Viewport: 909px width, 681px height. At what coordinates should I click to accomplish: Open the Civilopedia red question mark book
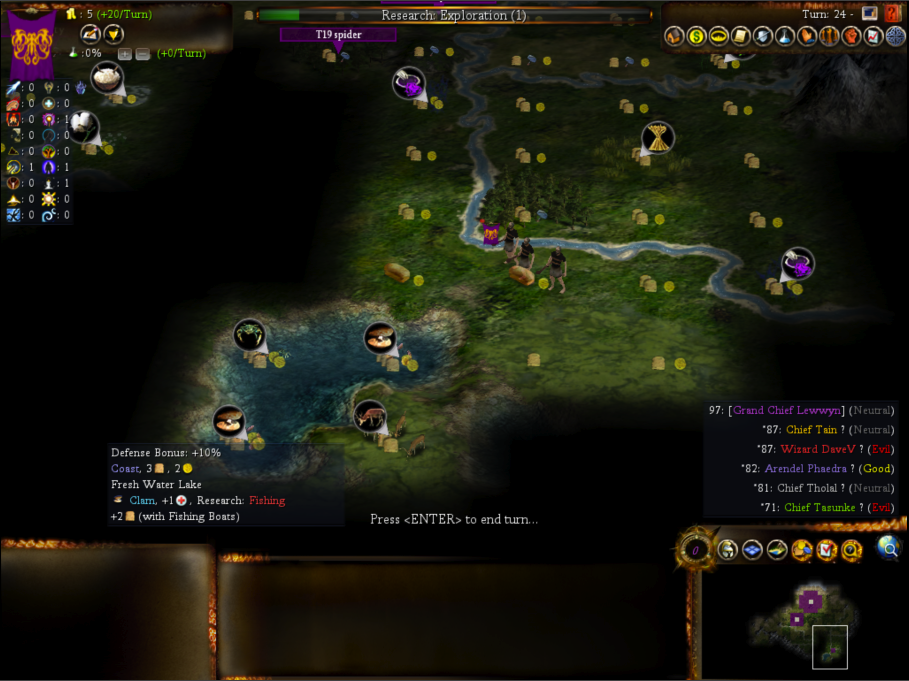(x=892, y=14)
